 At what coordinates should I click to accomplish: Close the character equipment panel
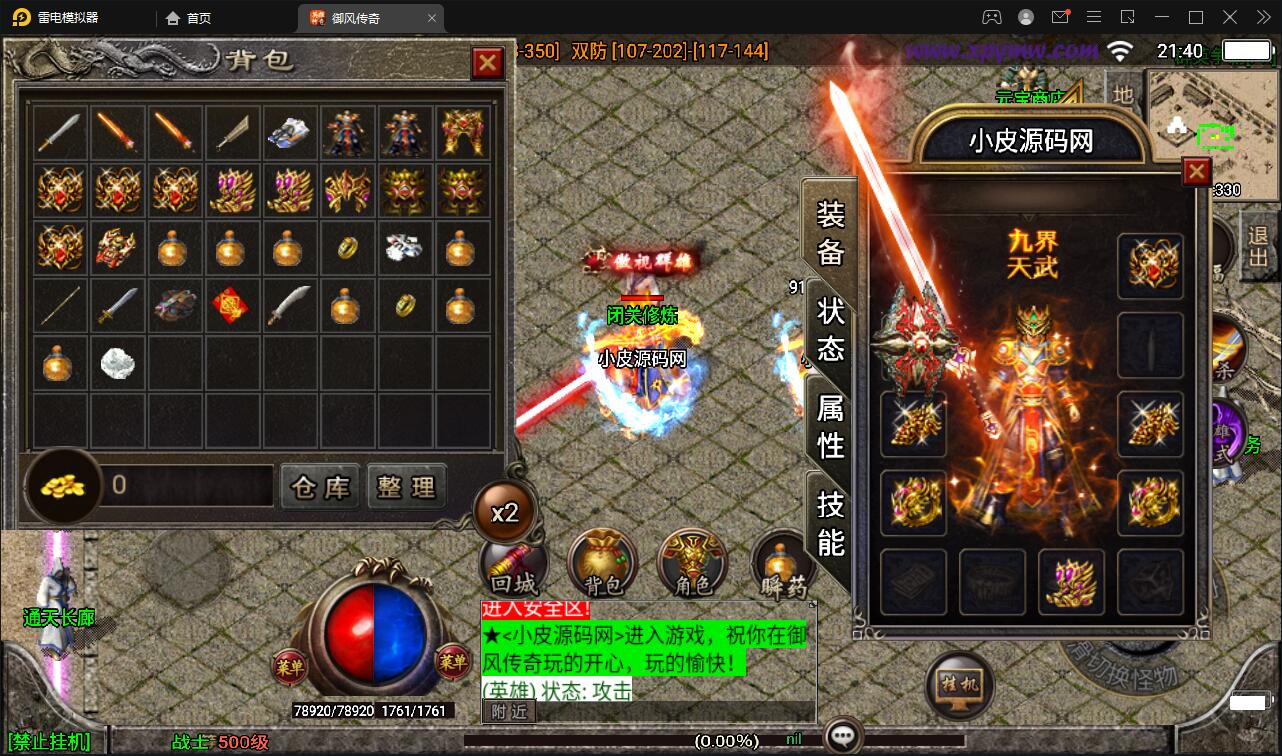click(x=1196, y=173)
